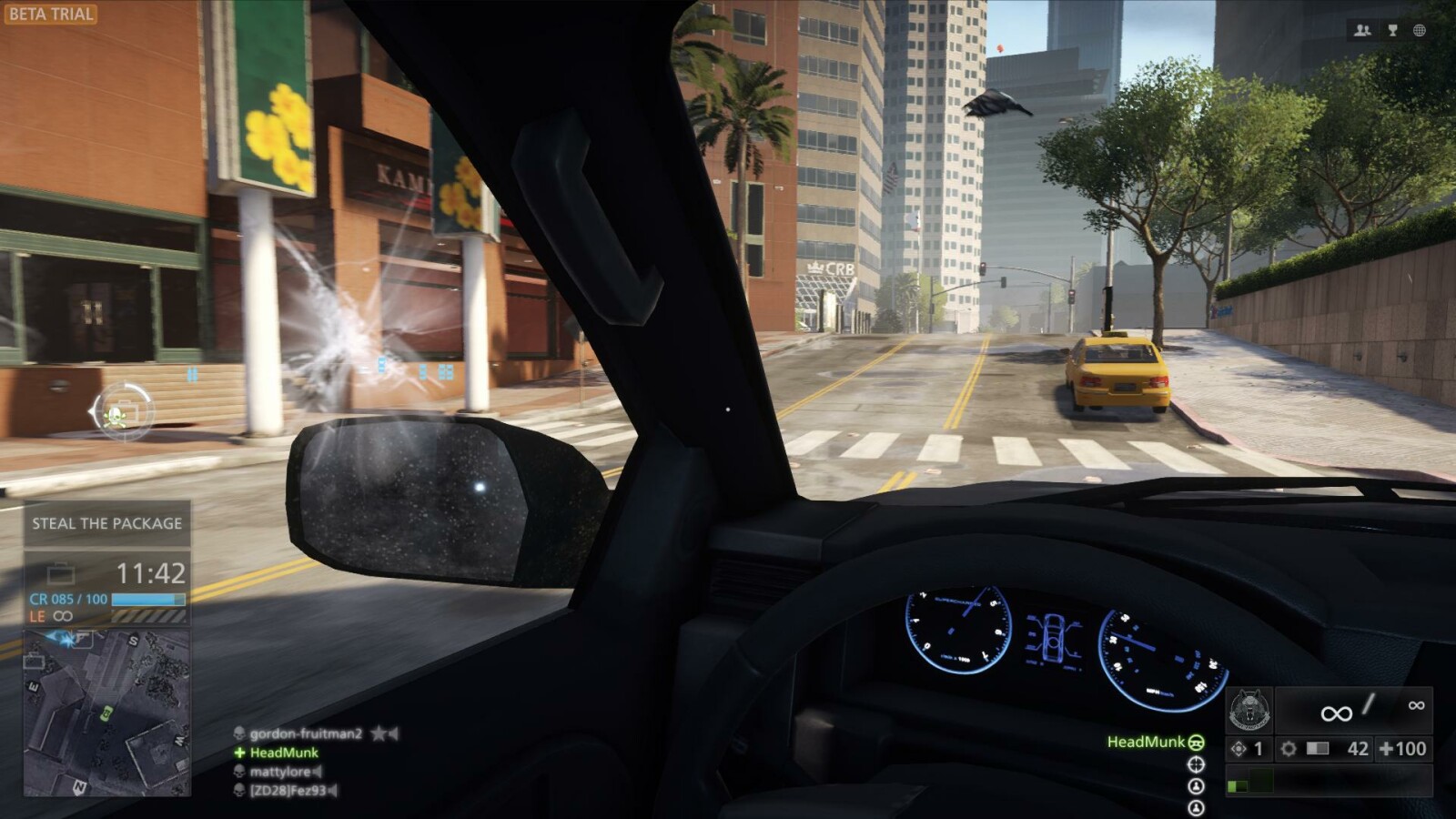Select [ZD28]Fez93 in the squad list
The image size is (1456, 819).
288,791
